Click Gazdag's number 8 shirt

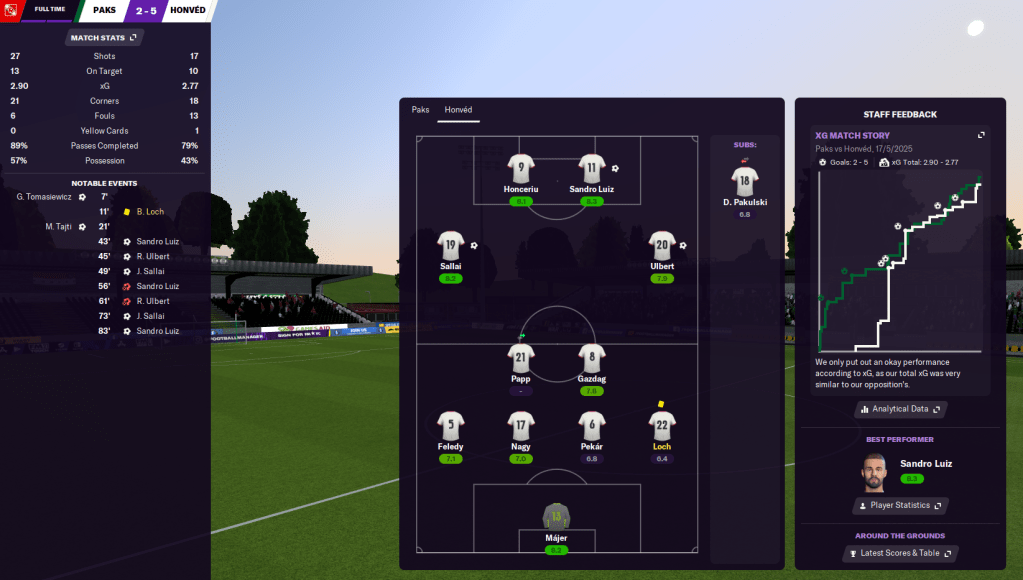pos(592,358)
